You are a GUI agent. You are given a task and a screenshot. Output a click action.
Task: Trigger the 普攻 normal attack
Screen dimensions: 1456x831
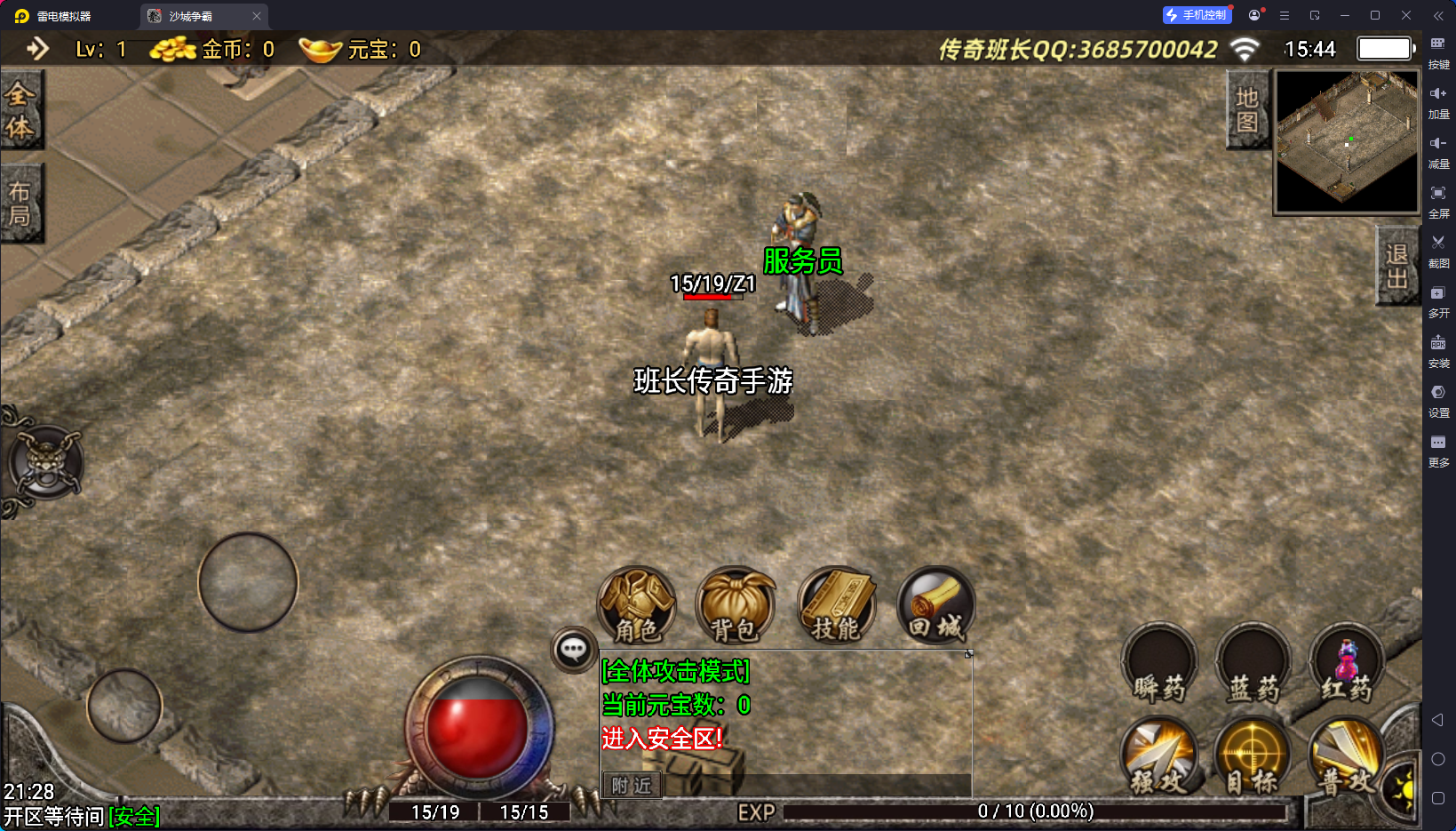click(x=1346, y=757)
